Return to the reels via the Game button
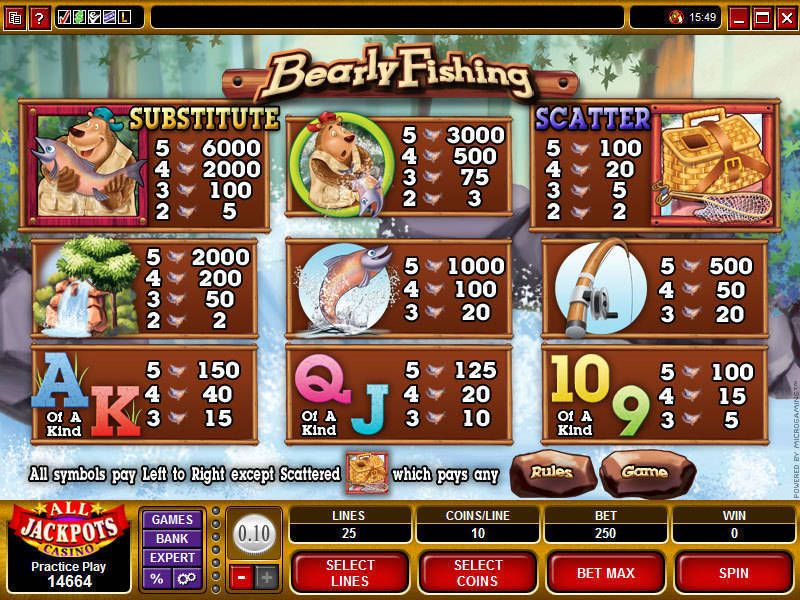This screenshot has height=600, width=800. click(644, 473)
